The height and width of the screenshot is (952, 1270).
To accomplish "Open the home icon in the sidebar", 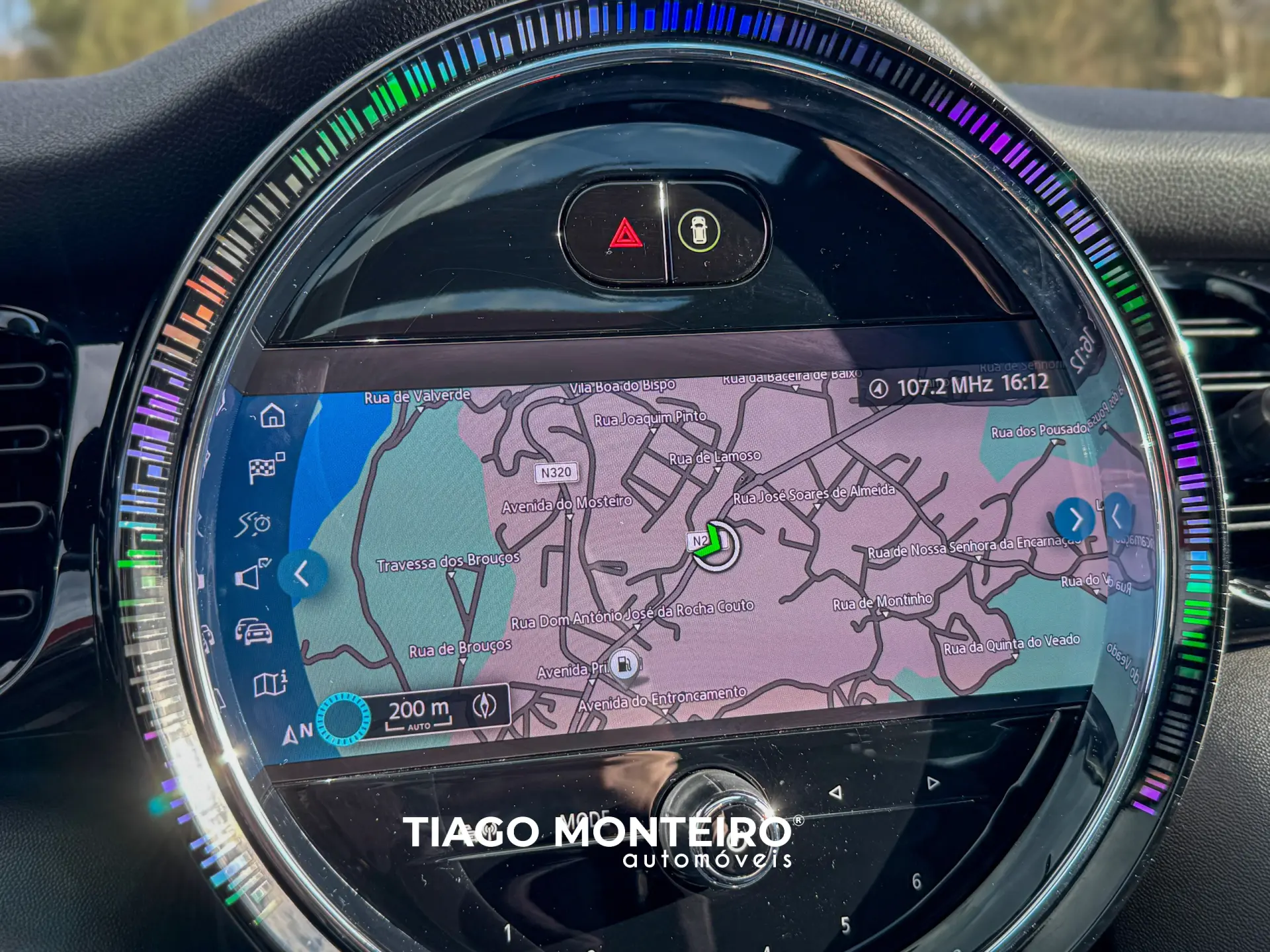I will tap(272, 416).
